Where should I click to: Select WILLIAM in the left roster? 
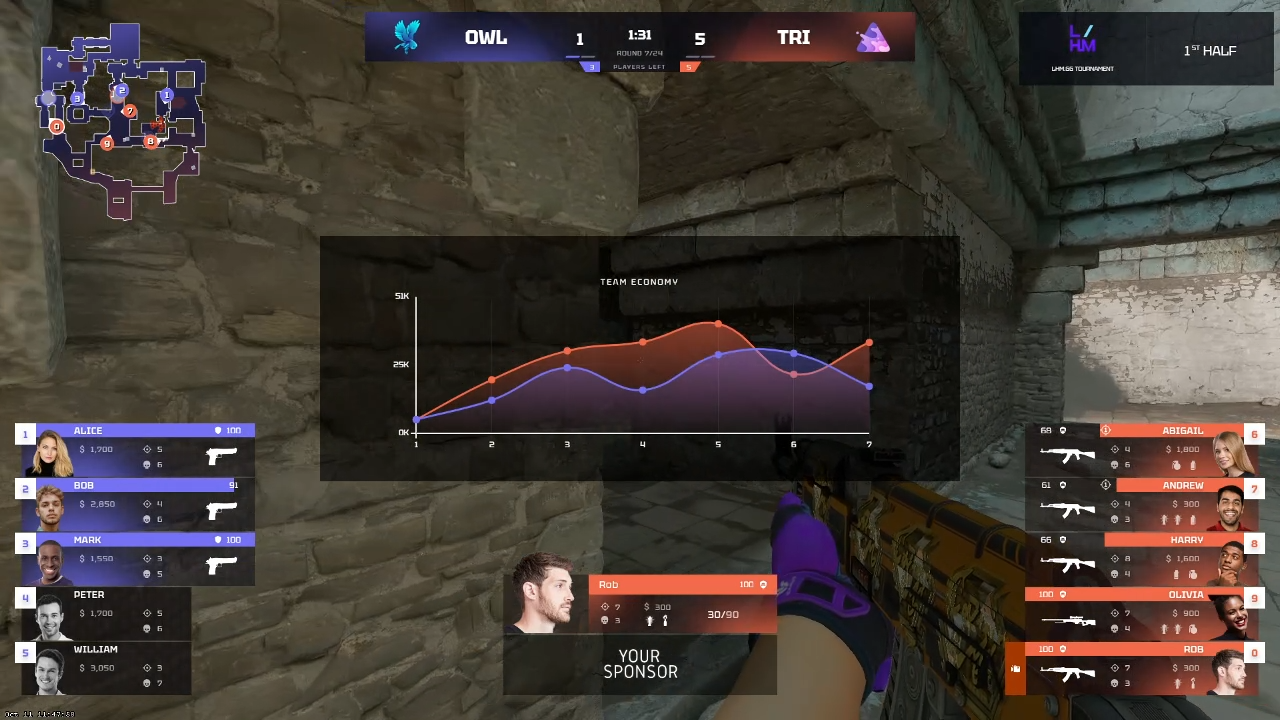[x=96, y=649]
